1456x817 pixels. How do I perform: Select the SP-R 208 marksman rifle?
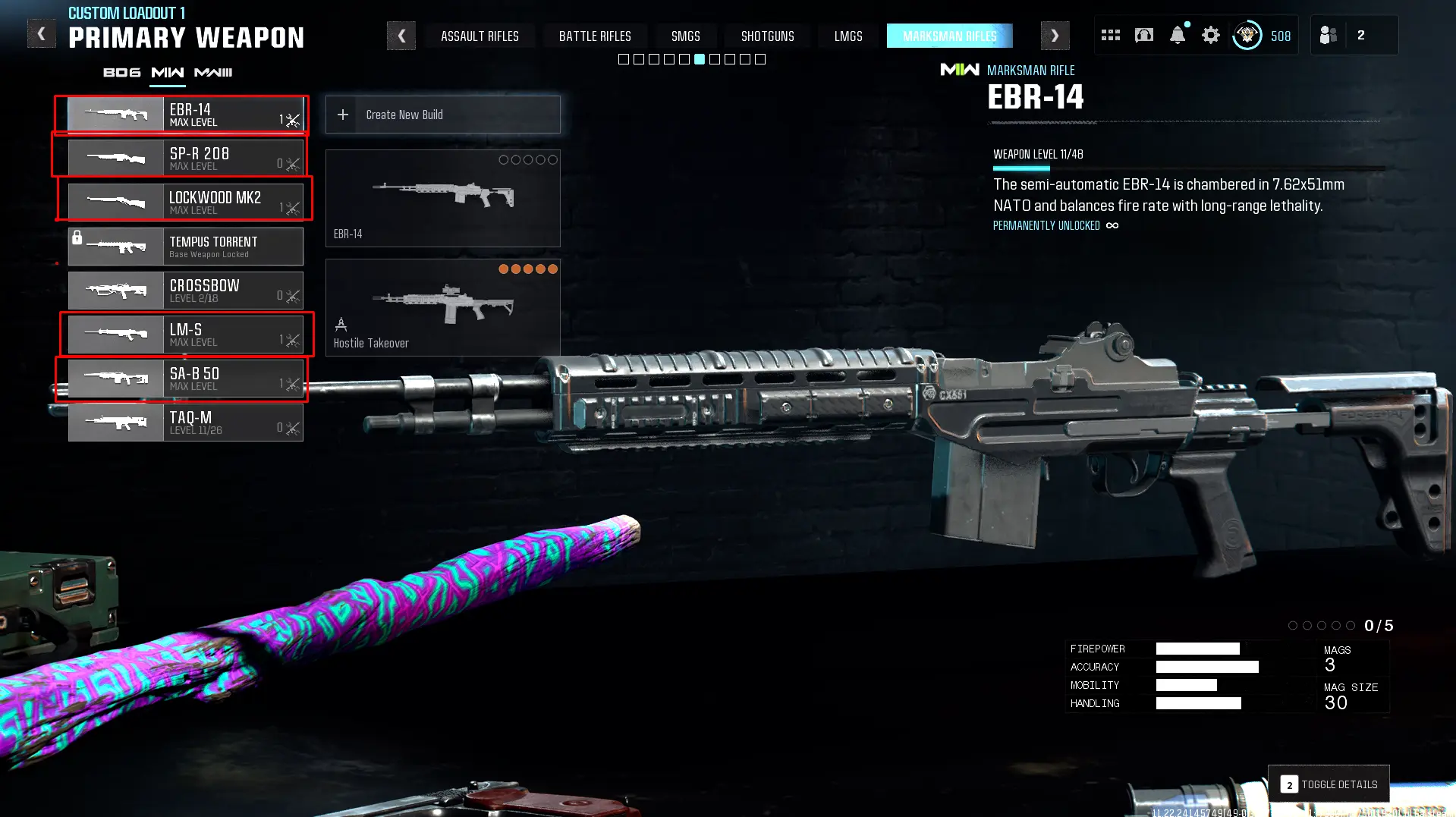pos(185,158)
